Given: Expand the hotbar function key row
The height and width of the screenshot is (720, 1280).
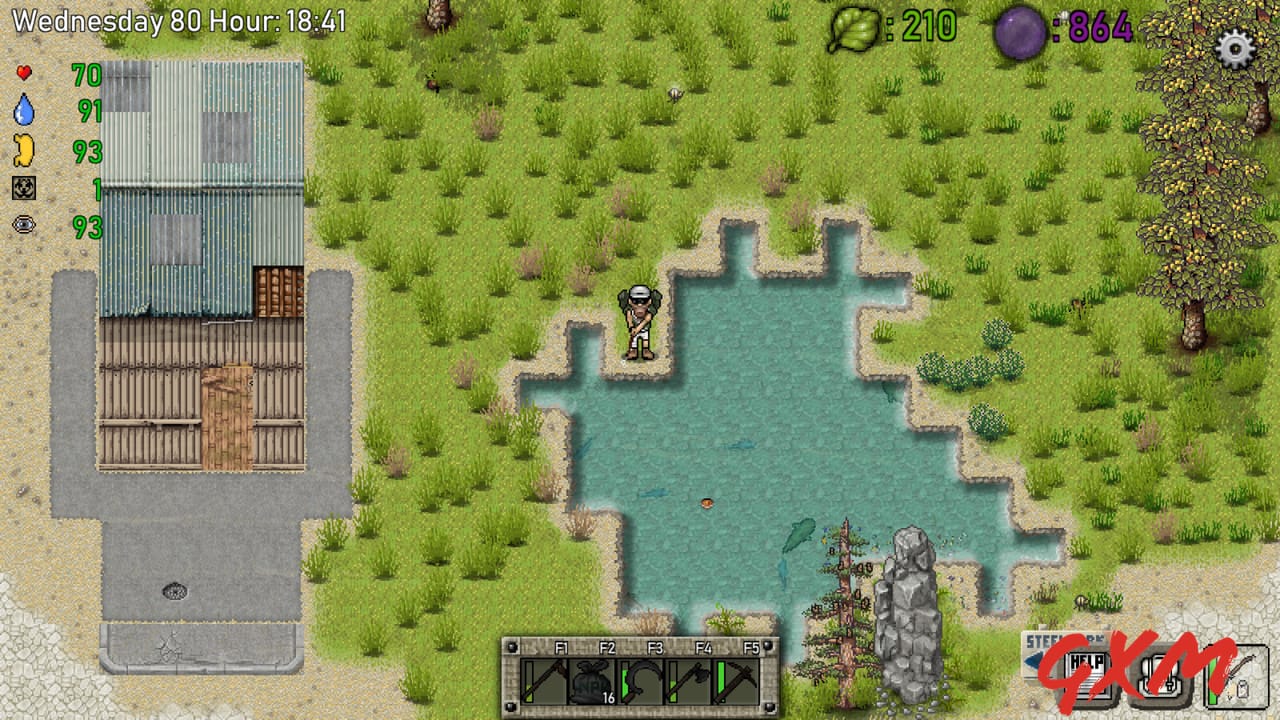Looking at the screenshot, I should [640, 647].
